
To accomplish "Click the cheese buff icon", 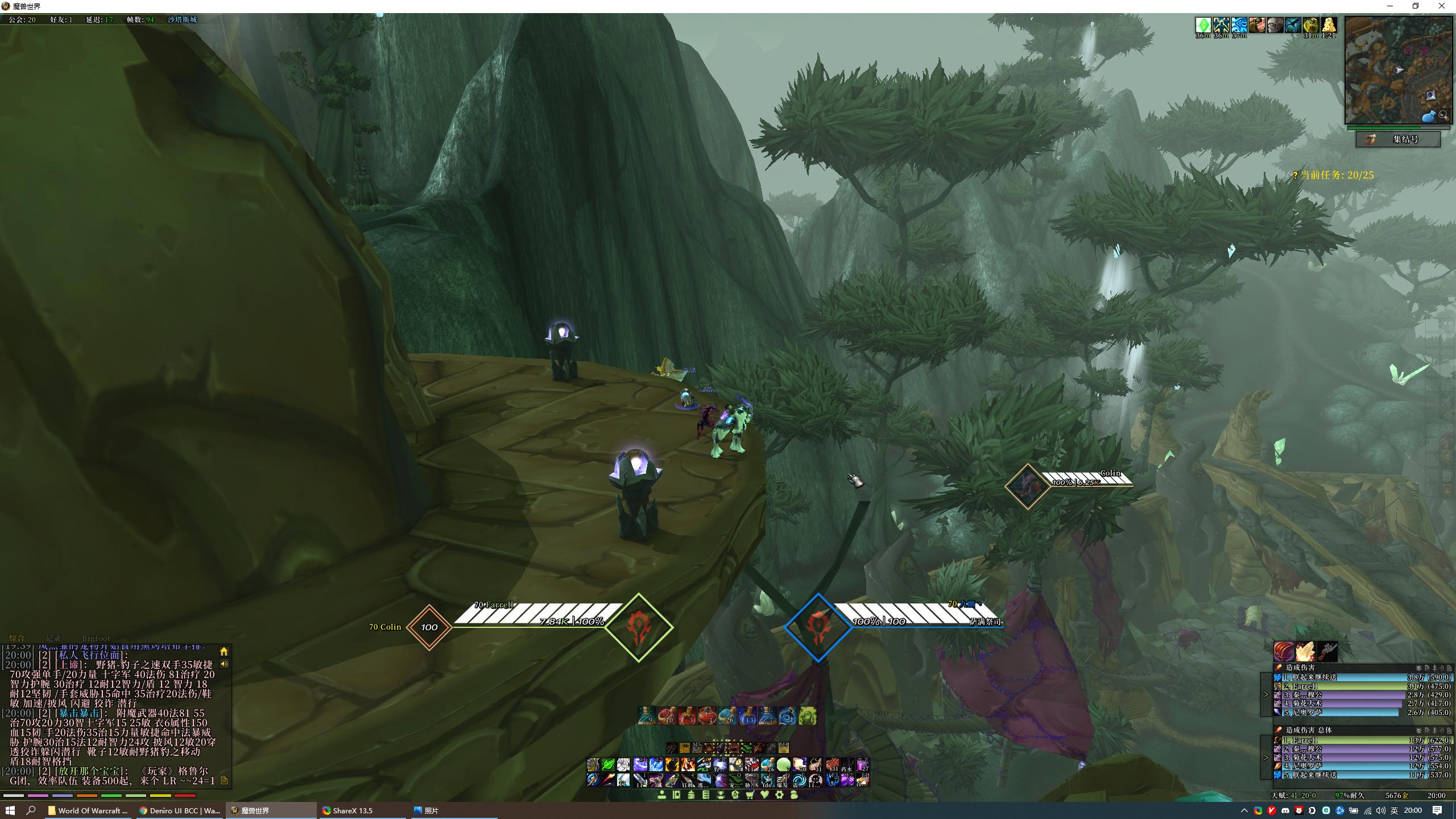I will click(x=1329, y=25).
